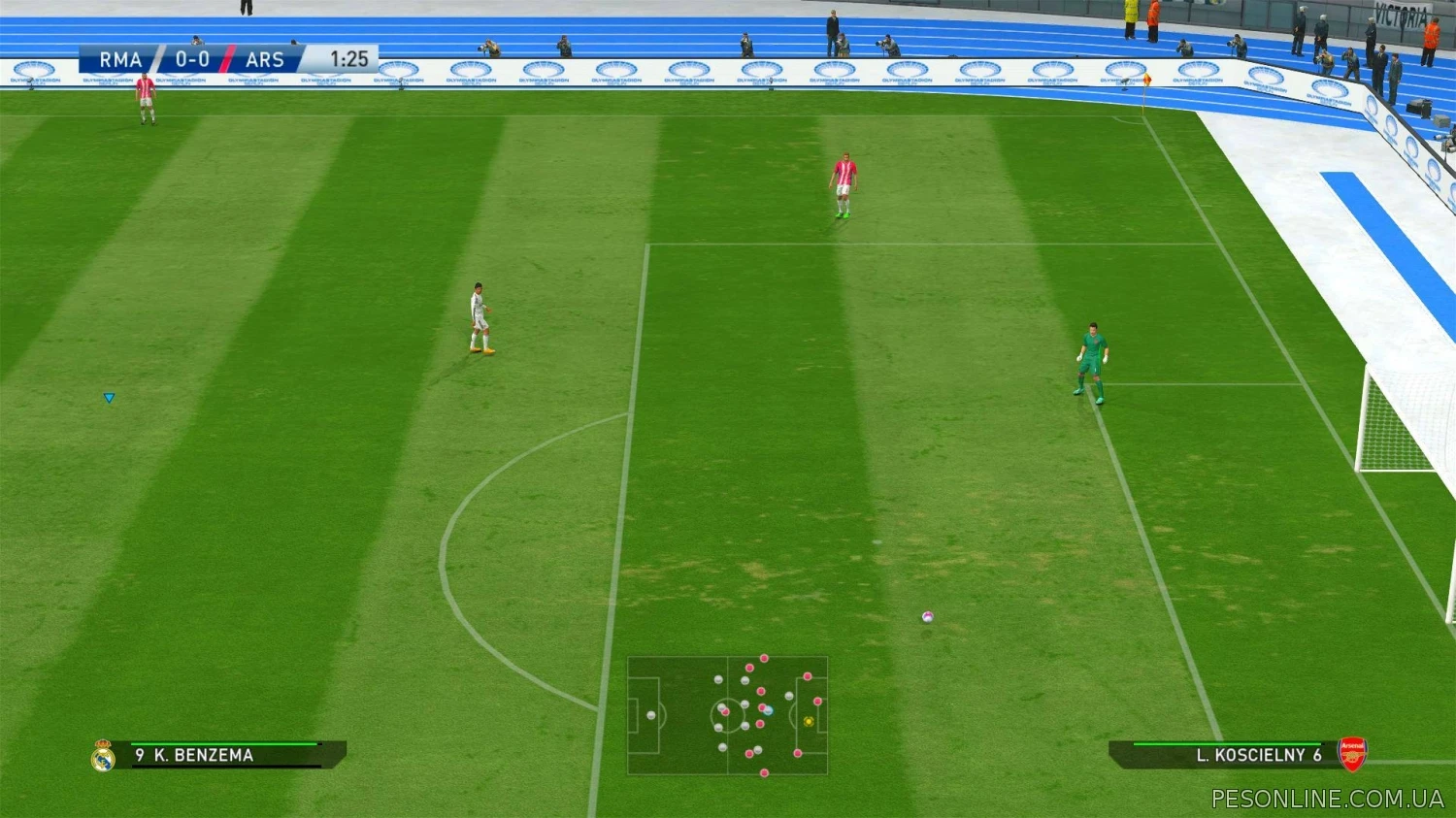Select the yellow player dot on the radar
Screen dimensions: 1456x818
coord(809,720)
